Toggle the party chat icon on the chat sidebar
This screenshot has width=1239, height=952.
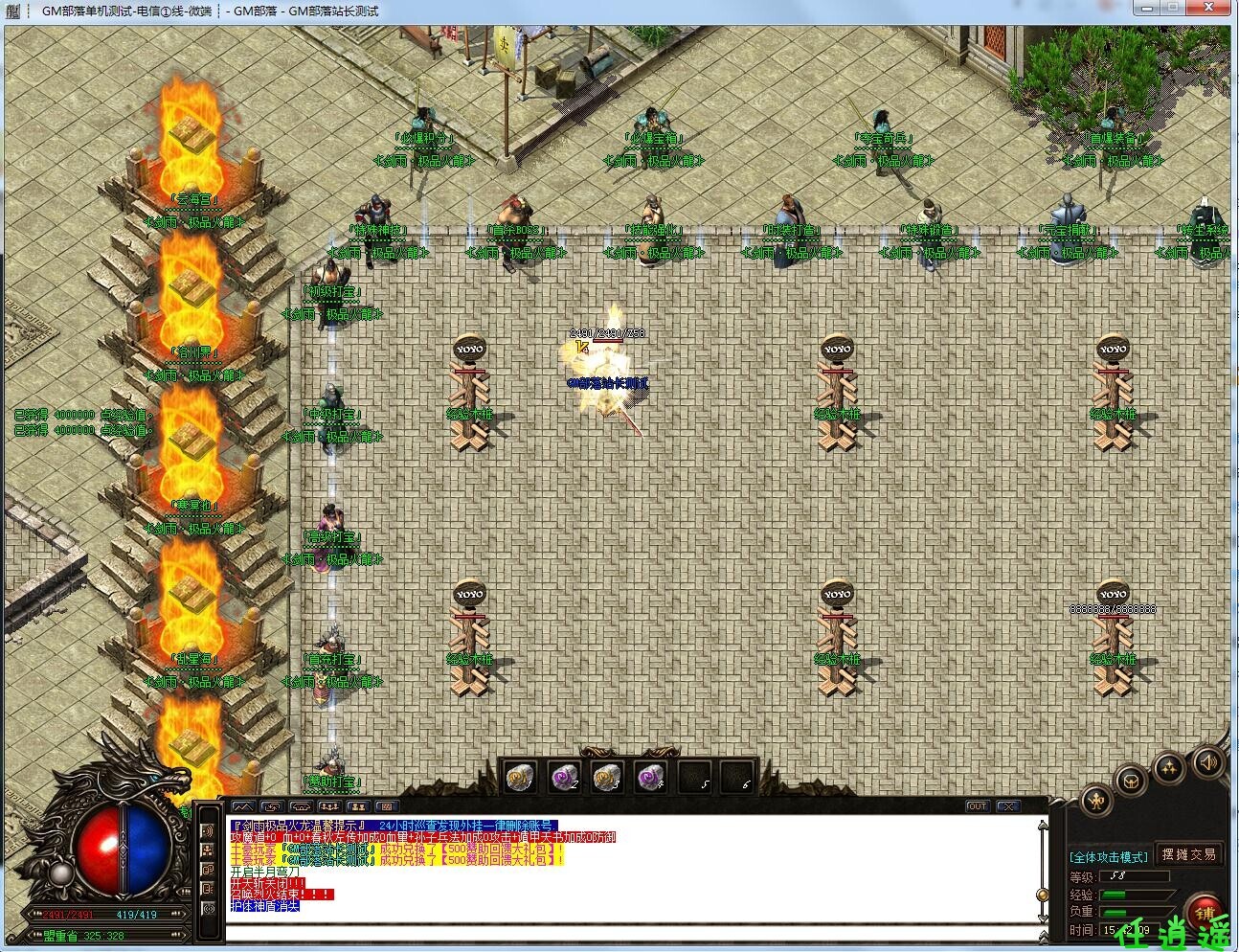[x=208, y=850]
